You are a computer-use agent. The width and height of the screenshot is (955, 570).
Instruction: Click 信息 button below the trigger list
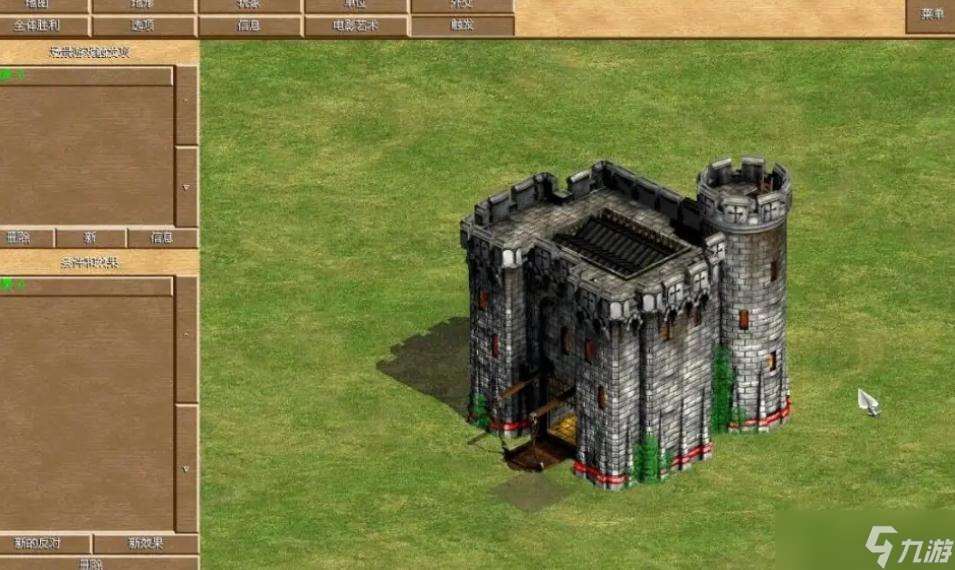[162, 238]
